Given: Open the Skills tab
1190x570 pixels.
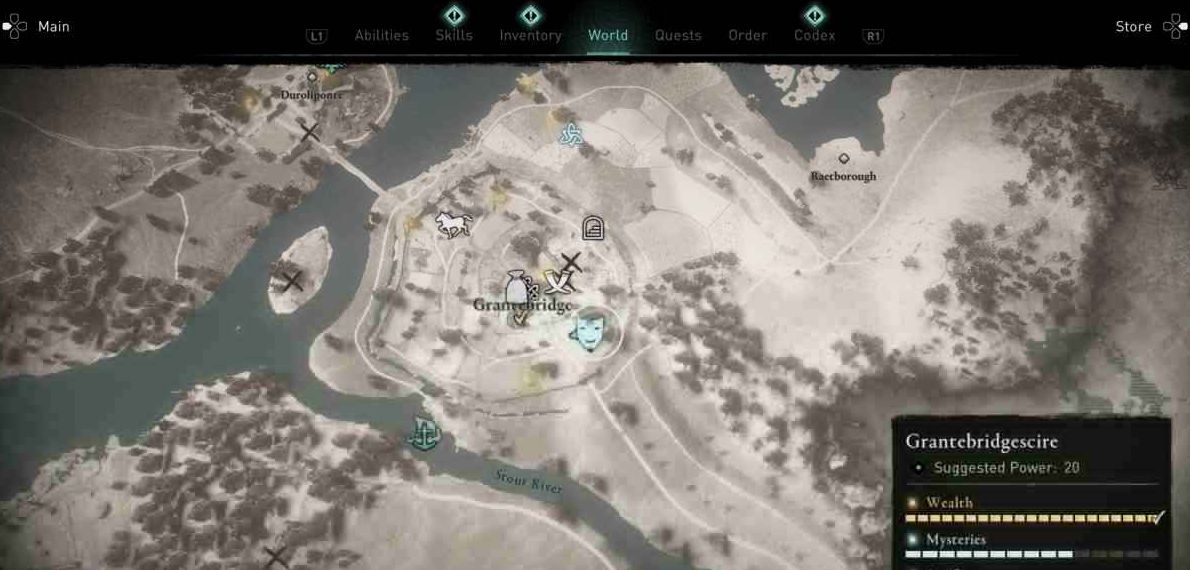Looking at the screenshot, I should [454, 36].
